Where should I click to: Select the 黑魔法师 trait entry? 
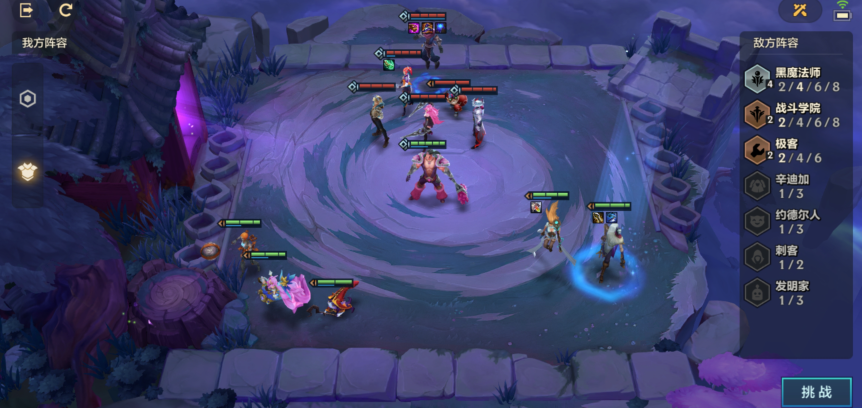[796, 79]
